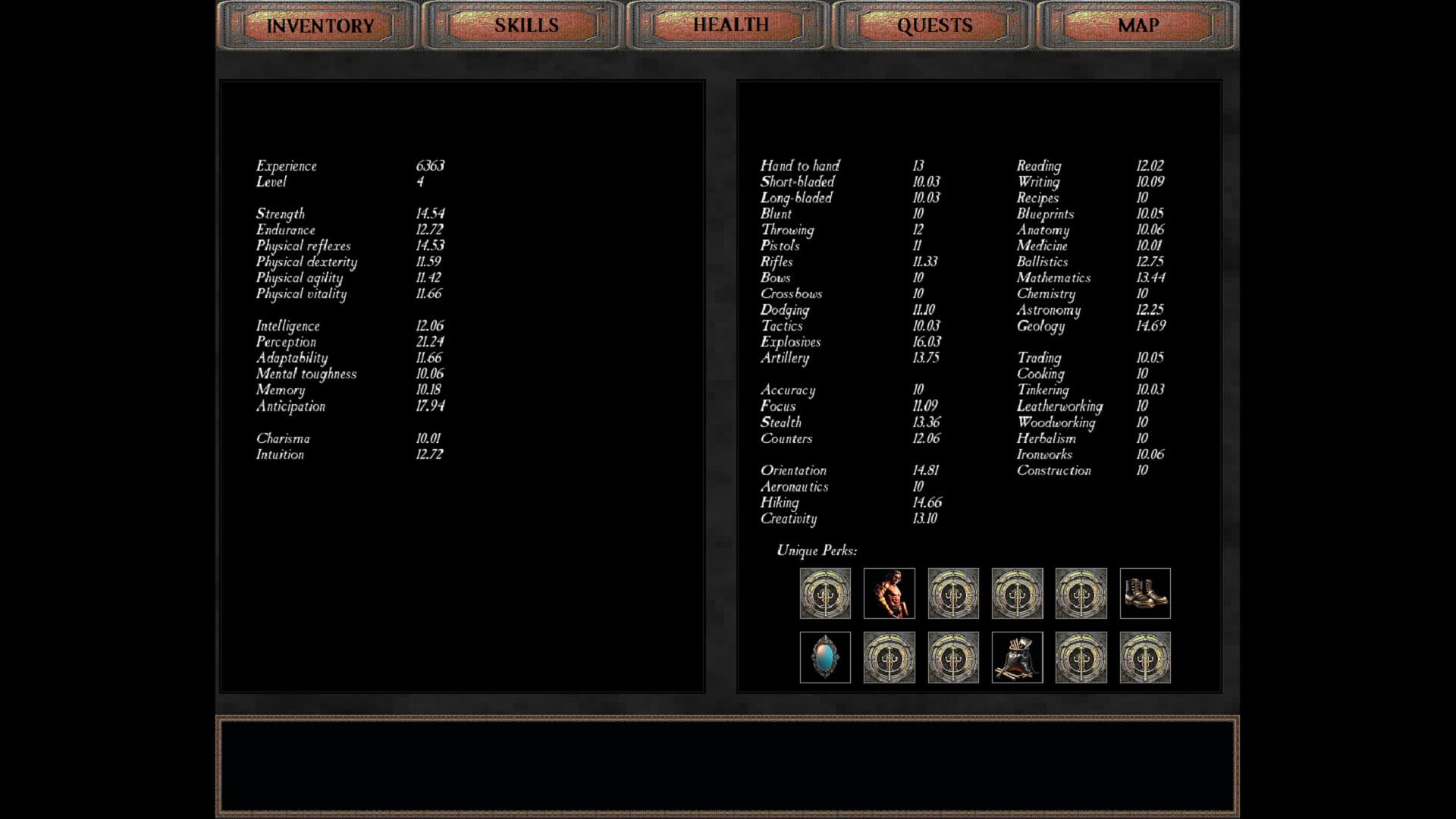Select the muscular warrior perk icon

point(889,594)
